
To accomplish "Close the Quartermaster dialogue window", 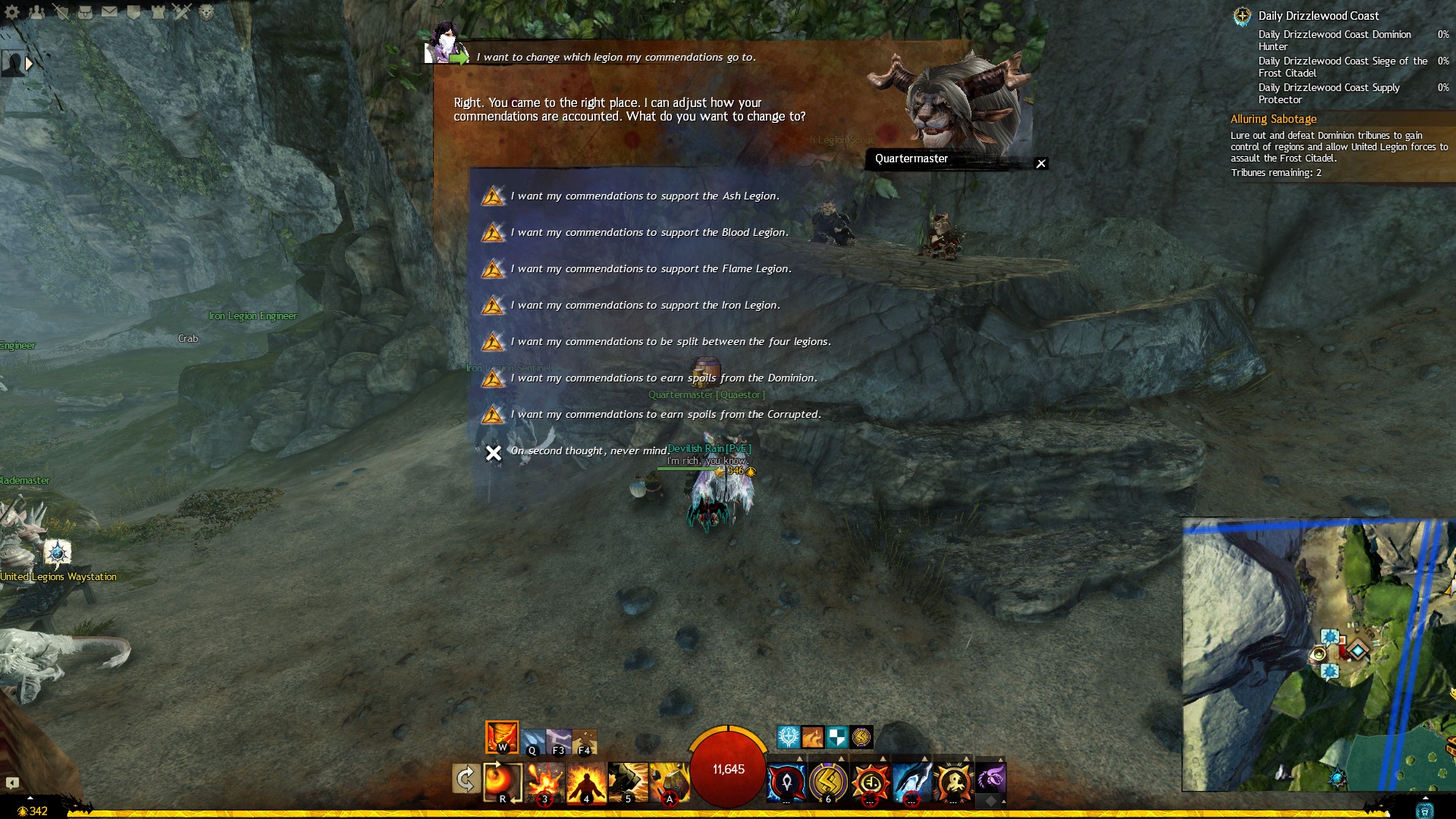I will tap(1041, 164).
